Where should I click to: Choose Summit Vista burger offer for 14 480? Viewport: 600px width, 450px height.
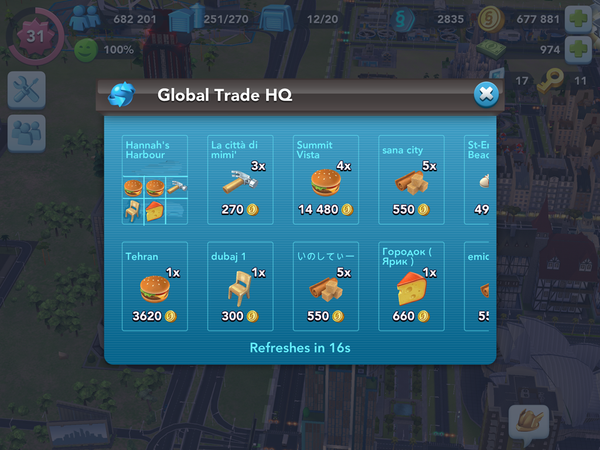click(325, 180)
